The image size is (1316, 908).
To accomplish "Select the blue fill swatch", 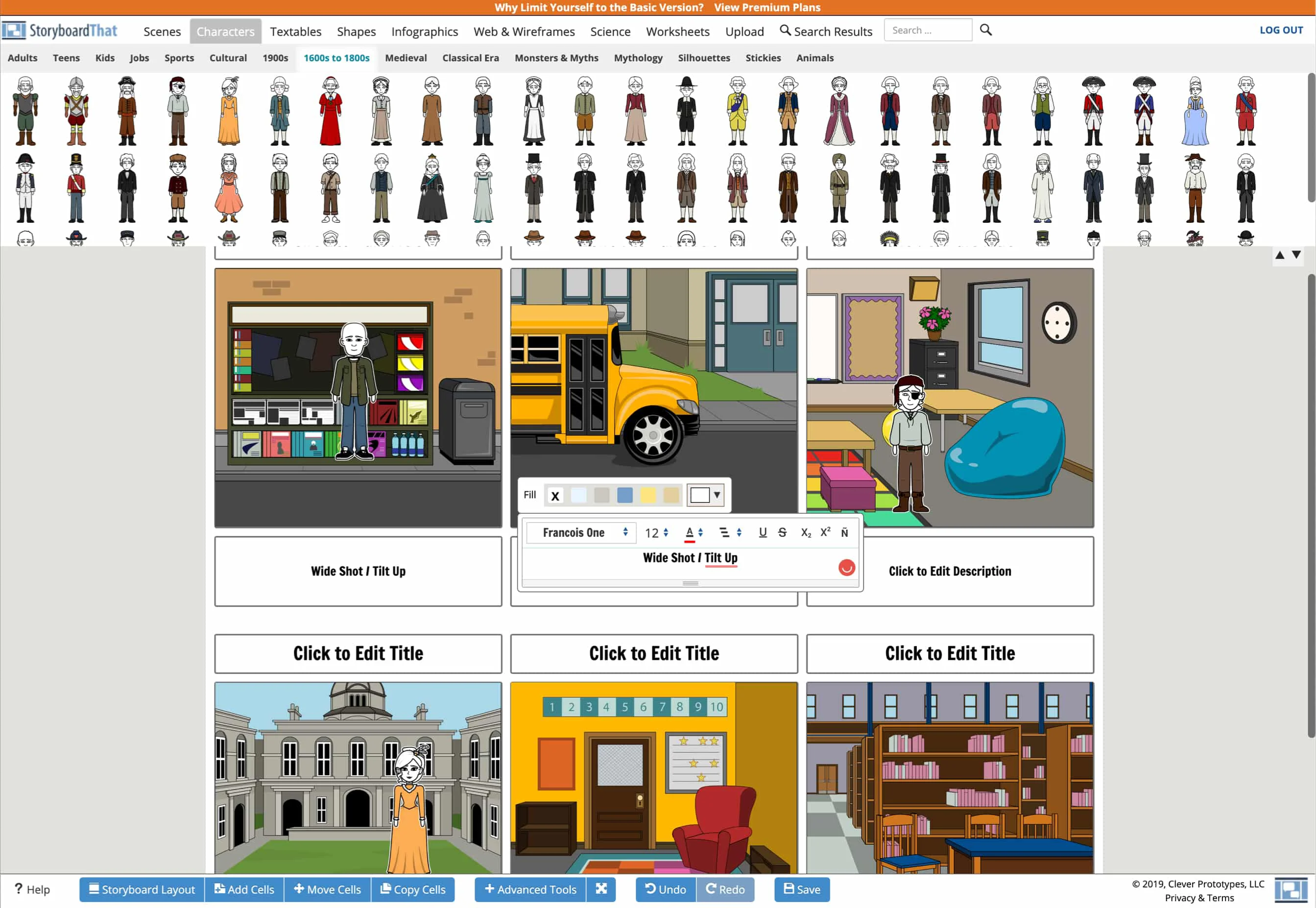I will [625, 495].
